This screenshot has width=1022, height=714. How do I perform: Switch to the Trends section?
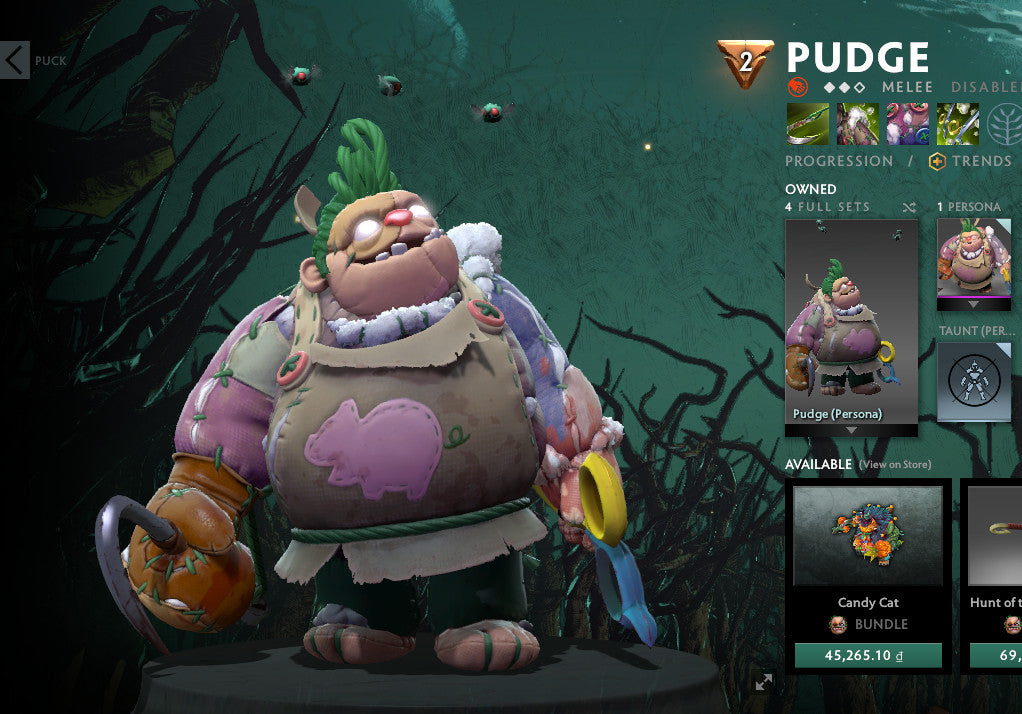click(970, 161)
